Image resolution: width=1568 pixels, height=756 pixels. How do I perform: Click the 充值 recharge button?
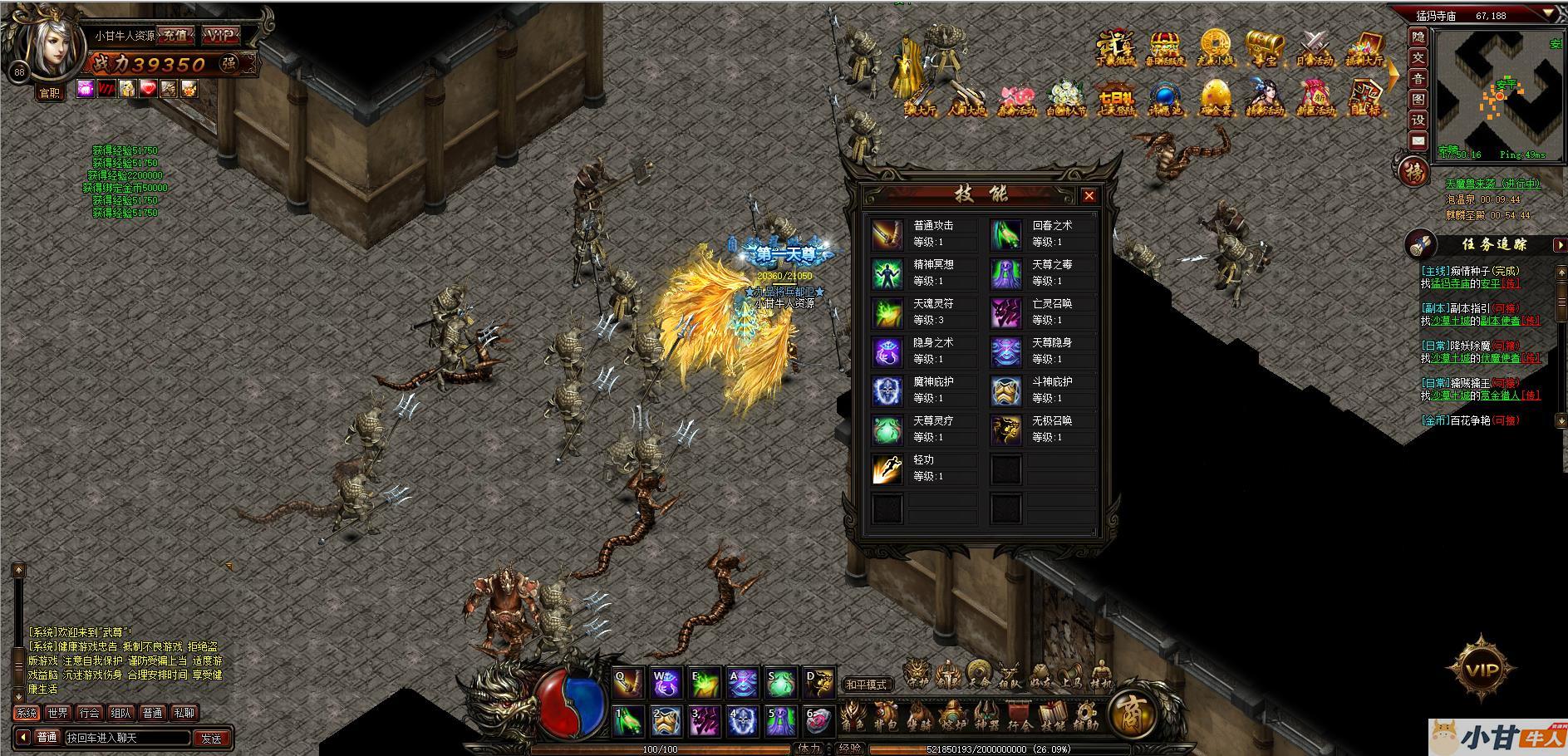click(174, 36)
